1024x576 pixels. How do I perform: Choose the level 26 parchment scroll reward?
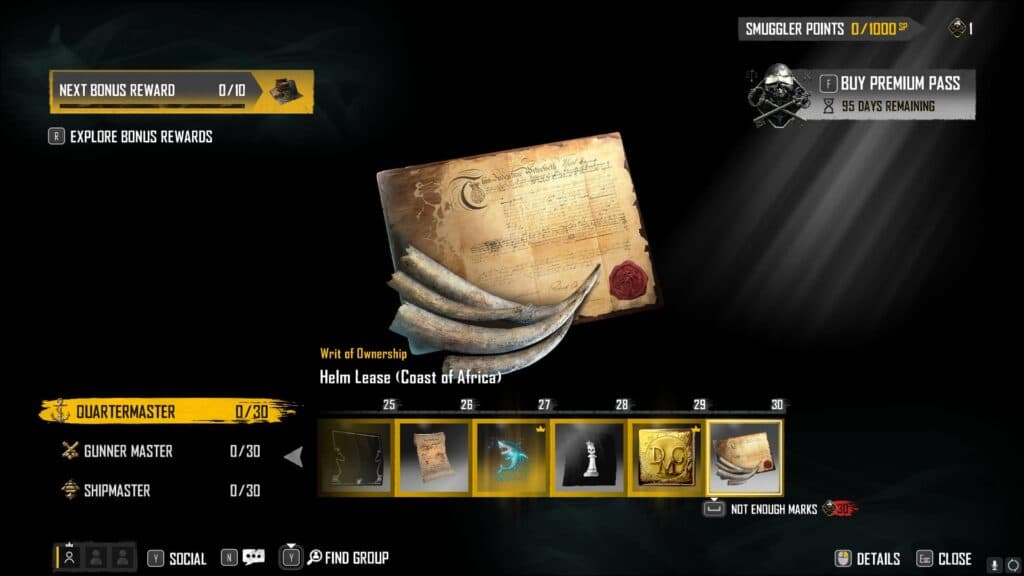[433, 457]
